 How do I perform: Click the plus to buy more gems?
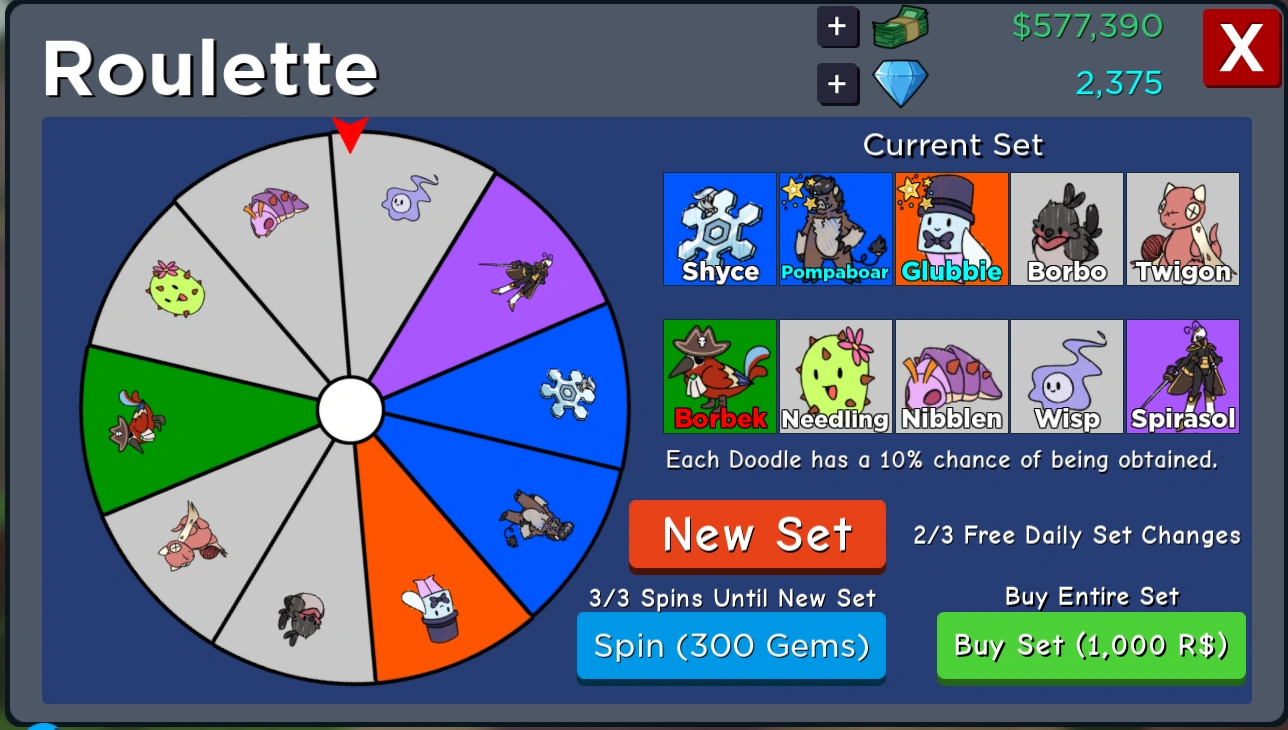(838, 84)
